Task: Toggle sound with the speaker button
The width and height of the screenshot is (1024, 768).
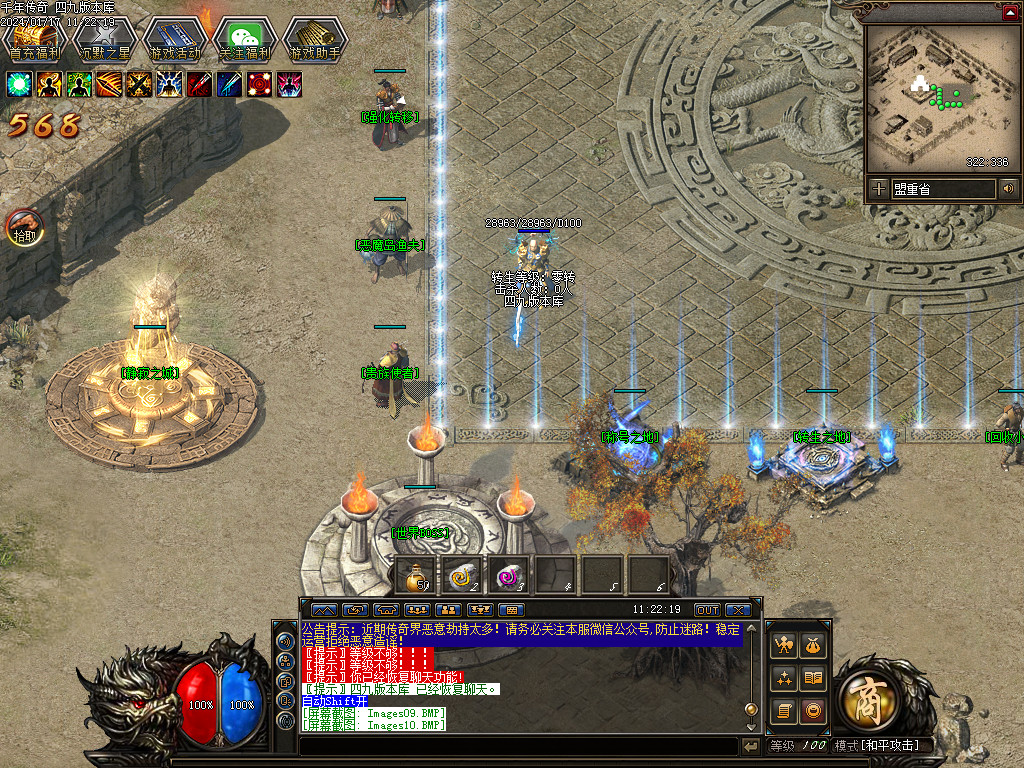Action: [x=1007, y=188]
